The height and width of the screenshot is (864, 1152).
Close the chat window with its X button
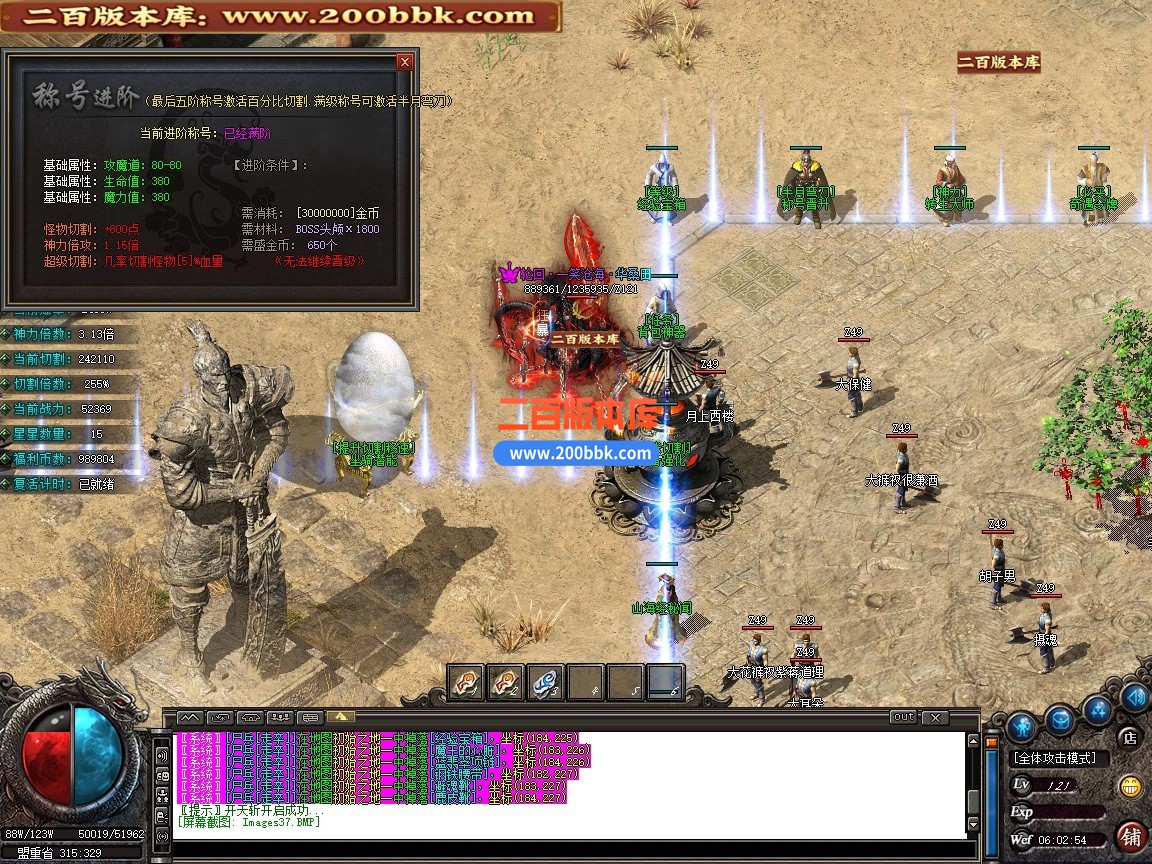[x=935, y=717]
